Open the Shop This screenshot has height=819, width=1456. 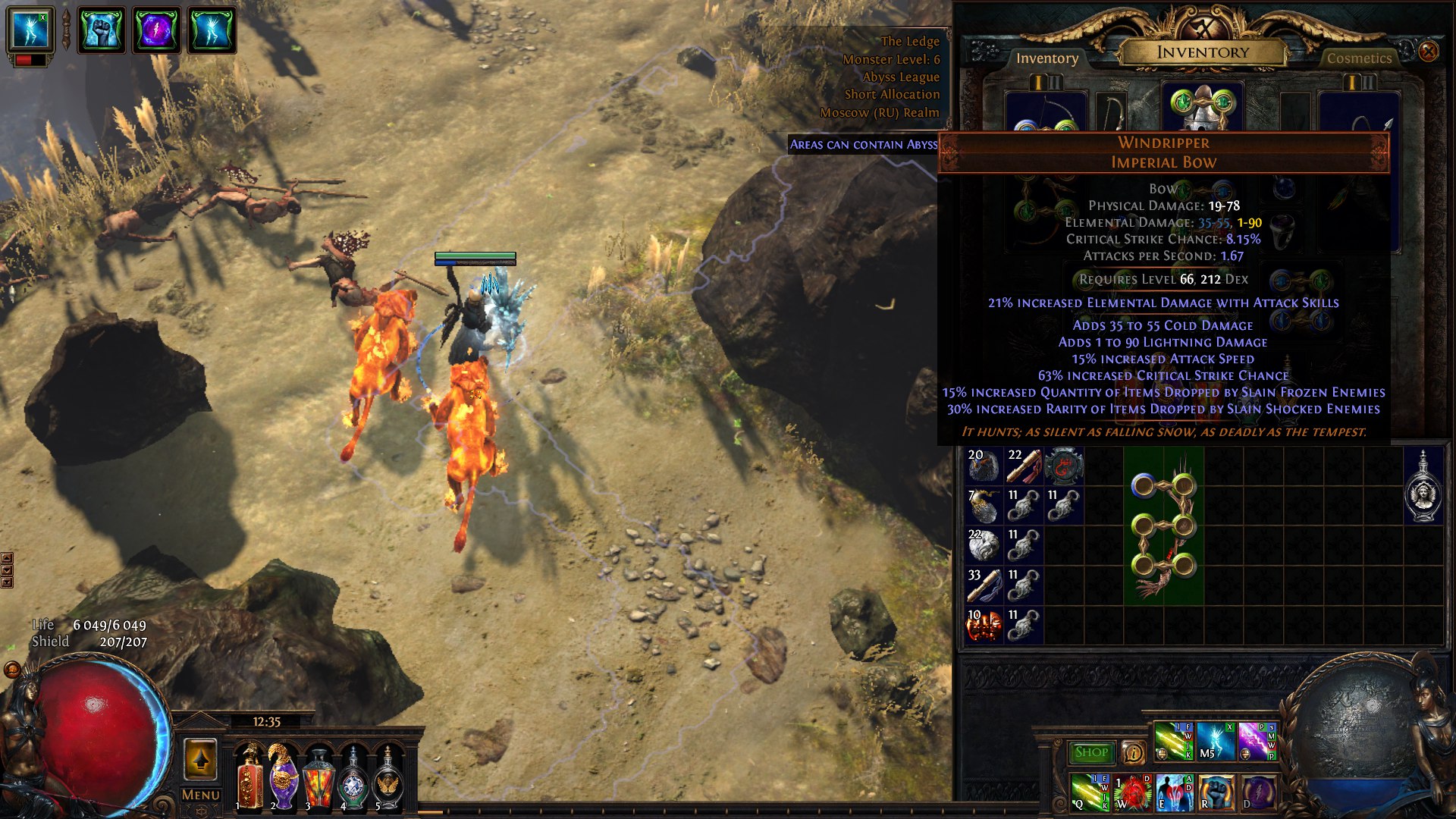click(1091, 752)
